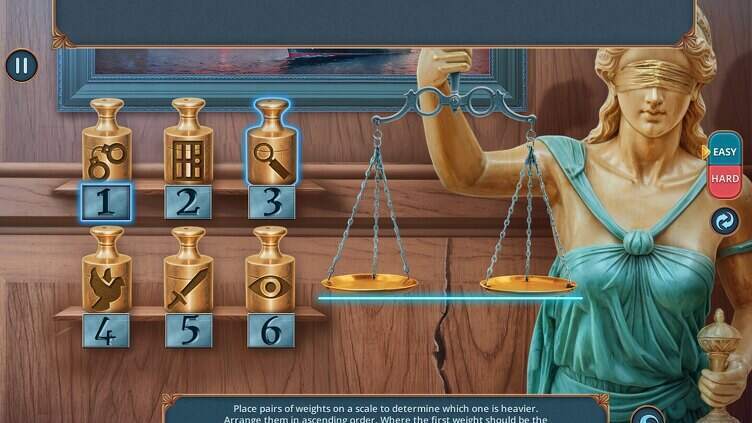Switch difficulty to Hard

coord(724,180)
